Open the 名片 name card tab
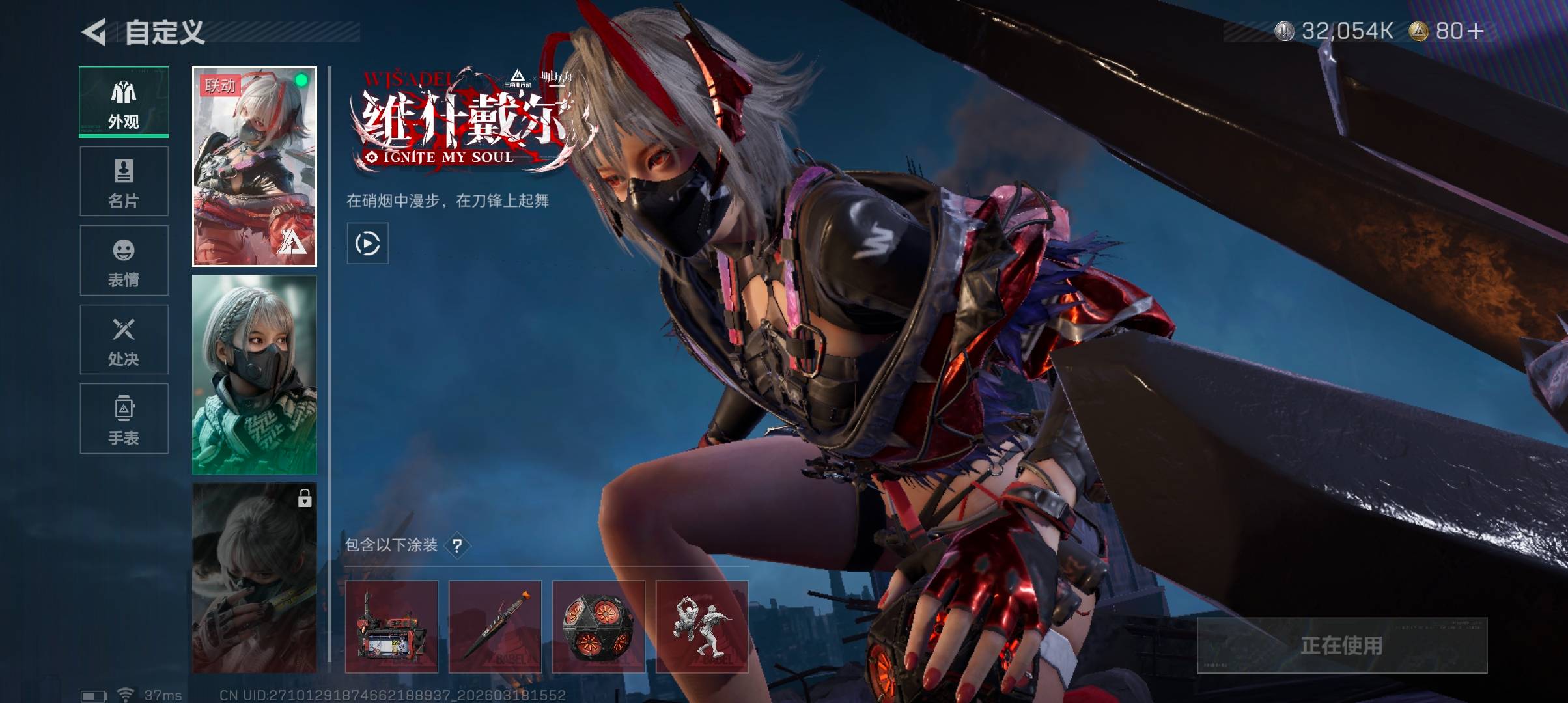The width and height of the screenshot is (1568, 703). pyautogui.click(x=124, y=182)
